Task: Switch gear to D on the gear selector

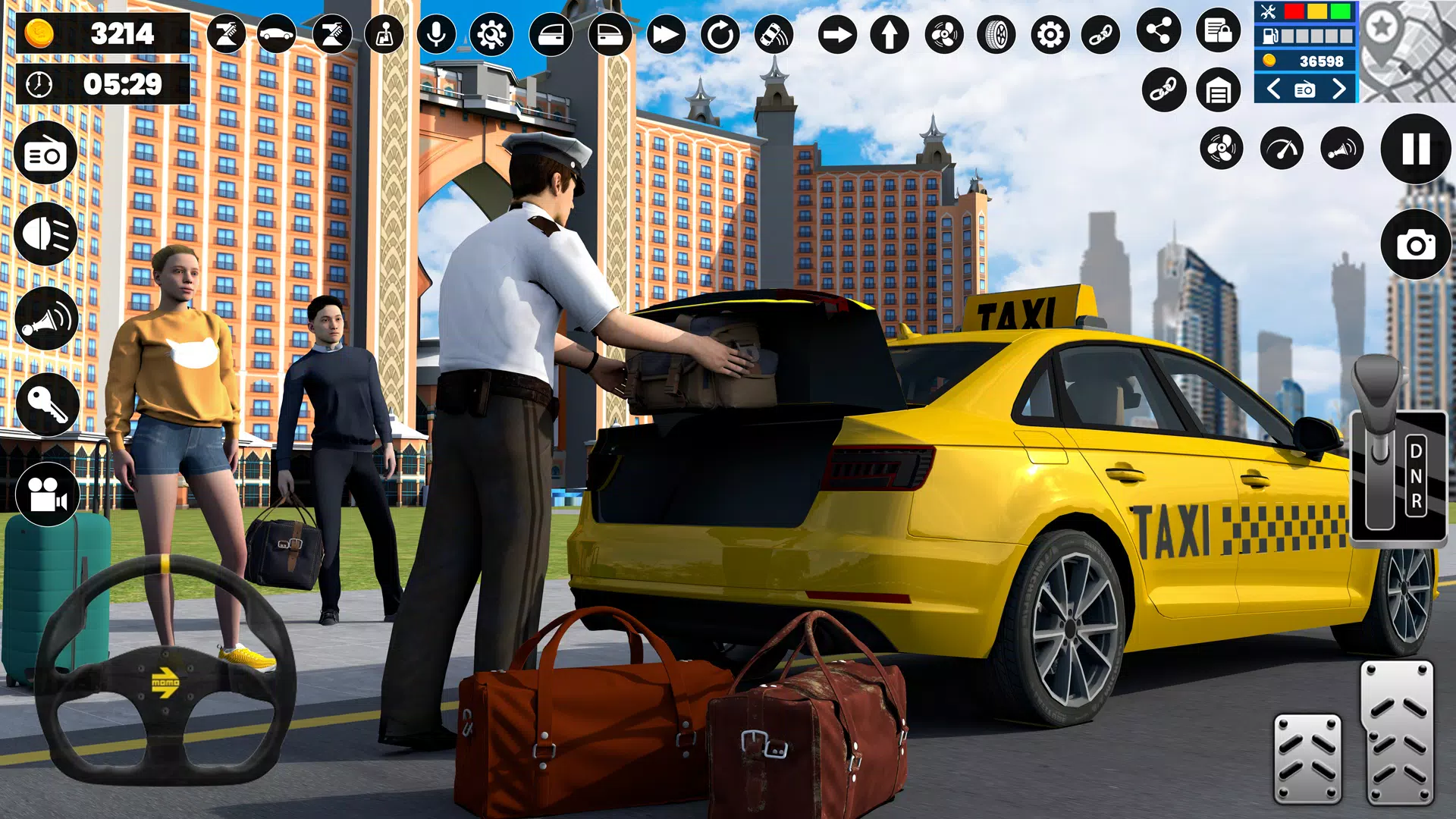Action: (1417, 450)
